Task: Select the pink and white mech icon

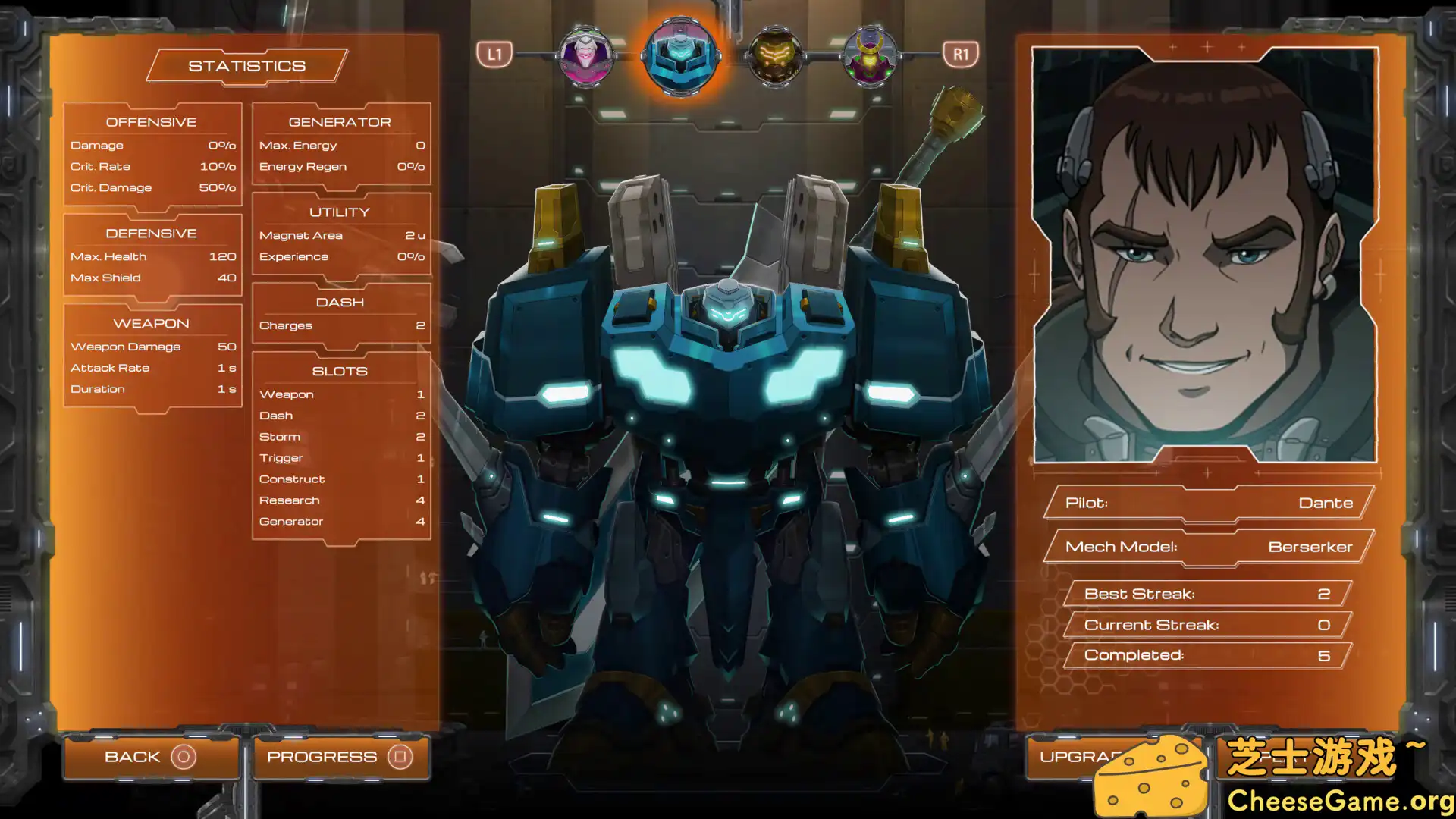Action: click(585, 55)
